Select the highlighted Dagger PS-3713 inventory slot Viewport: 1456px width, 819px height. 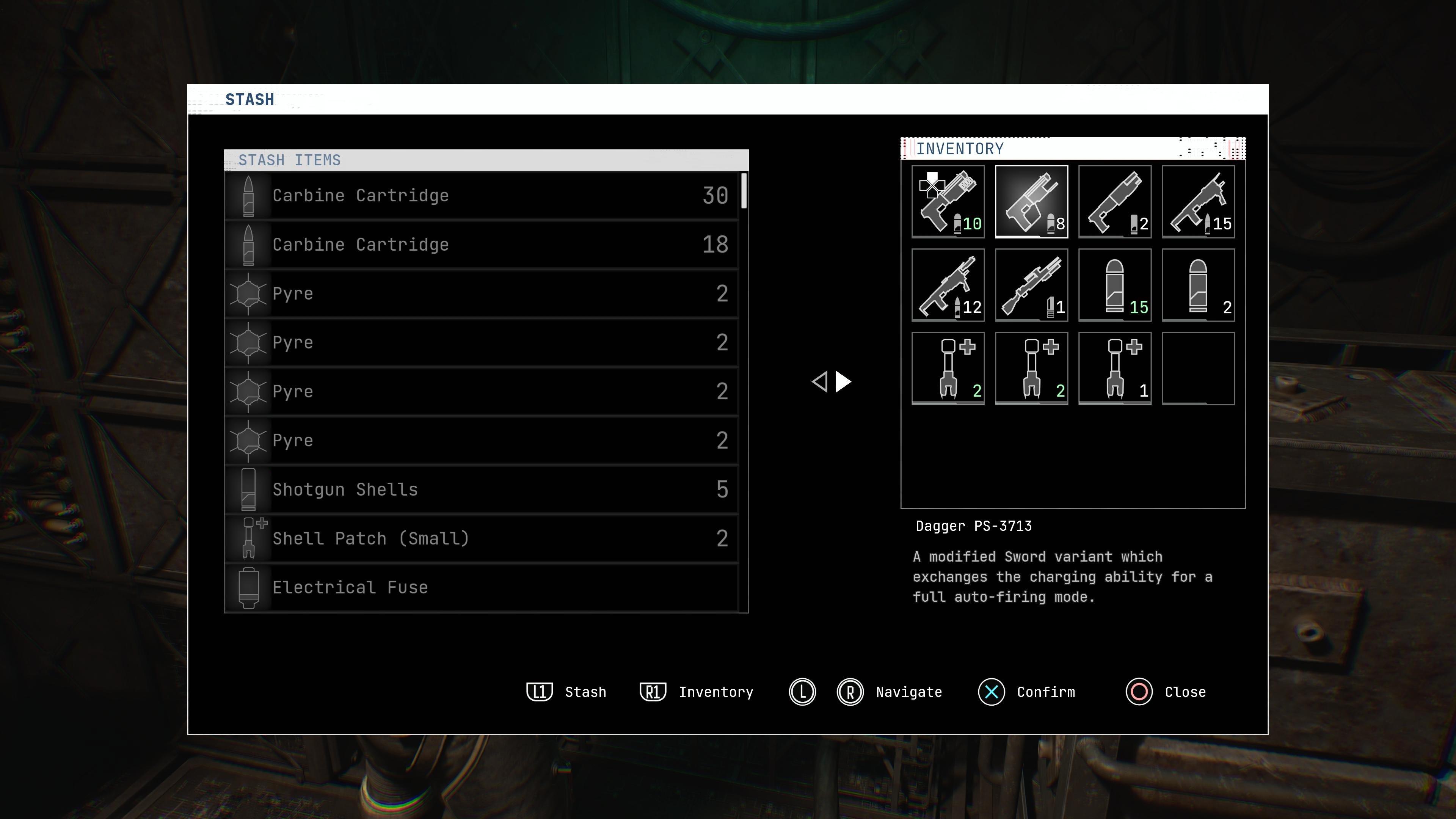click(1031, 202)
